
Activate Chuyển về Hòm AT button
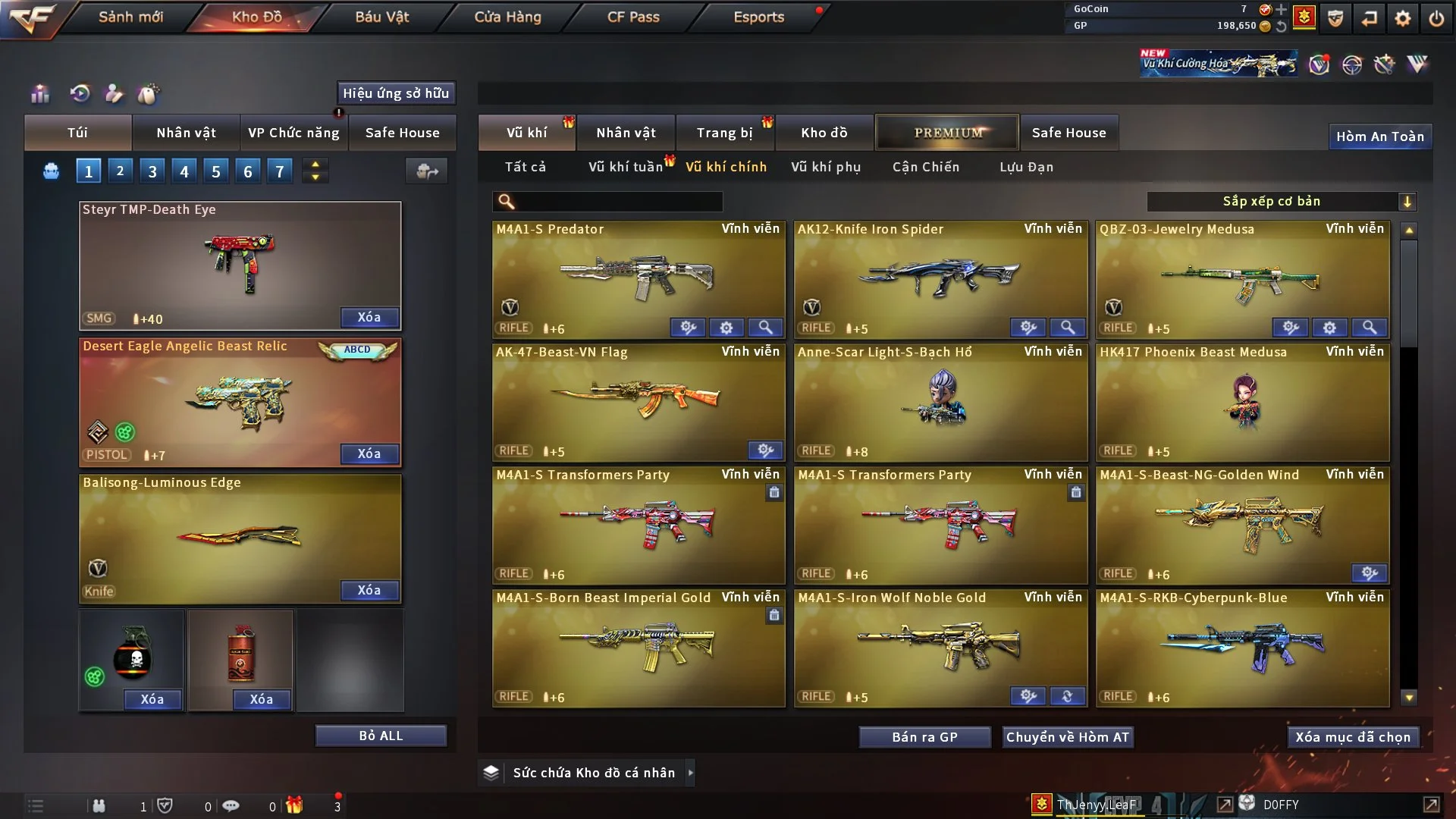pyautogui.click(x=1068, y=737)
